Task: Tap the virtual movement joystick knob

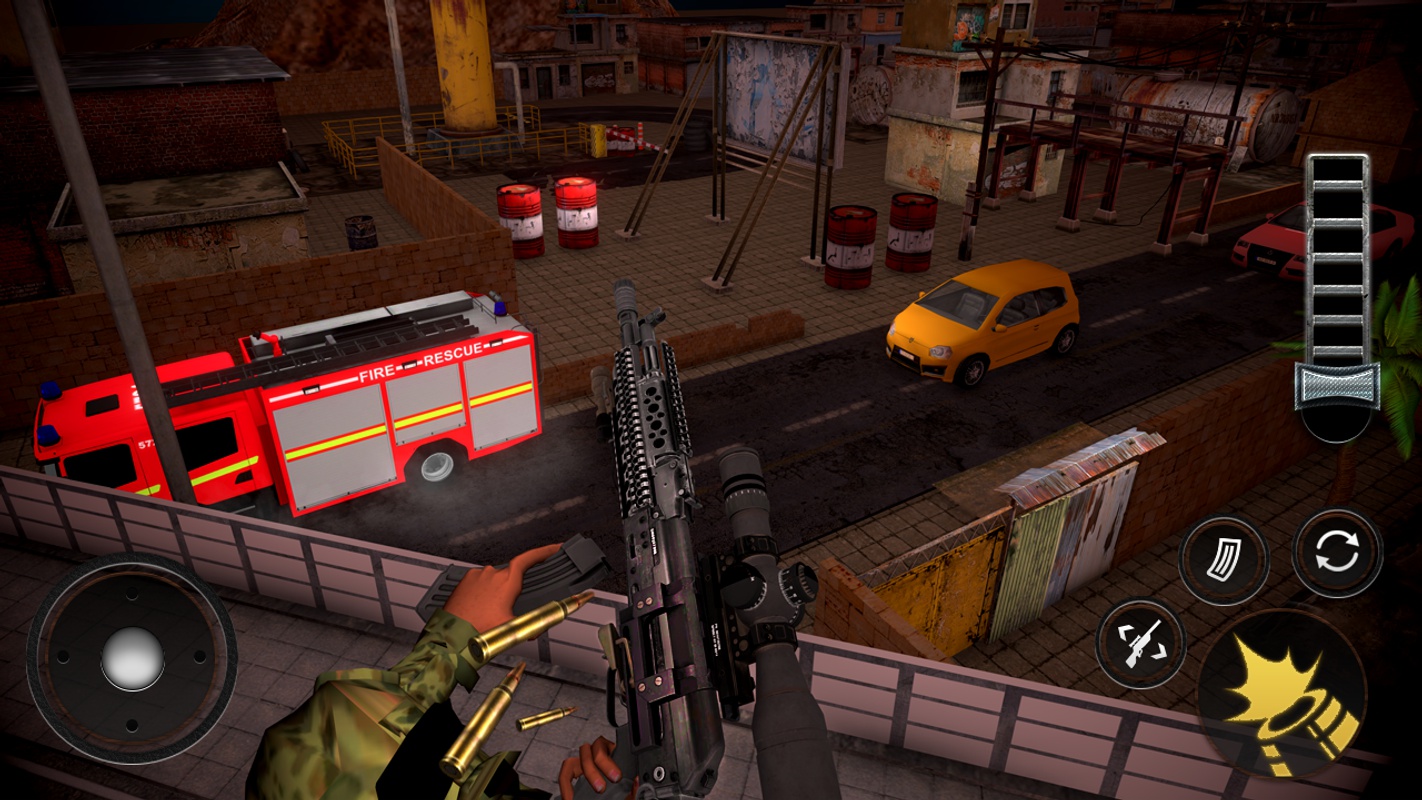Action: coord(132,659)
